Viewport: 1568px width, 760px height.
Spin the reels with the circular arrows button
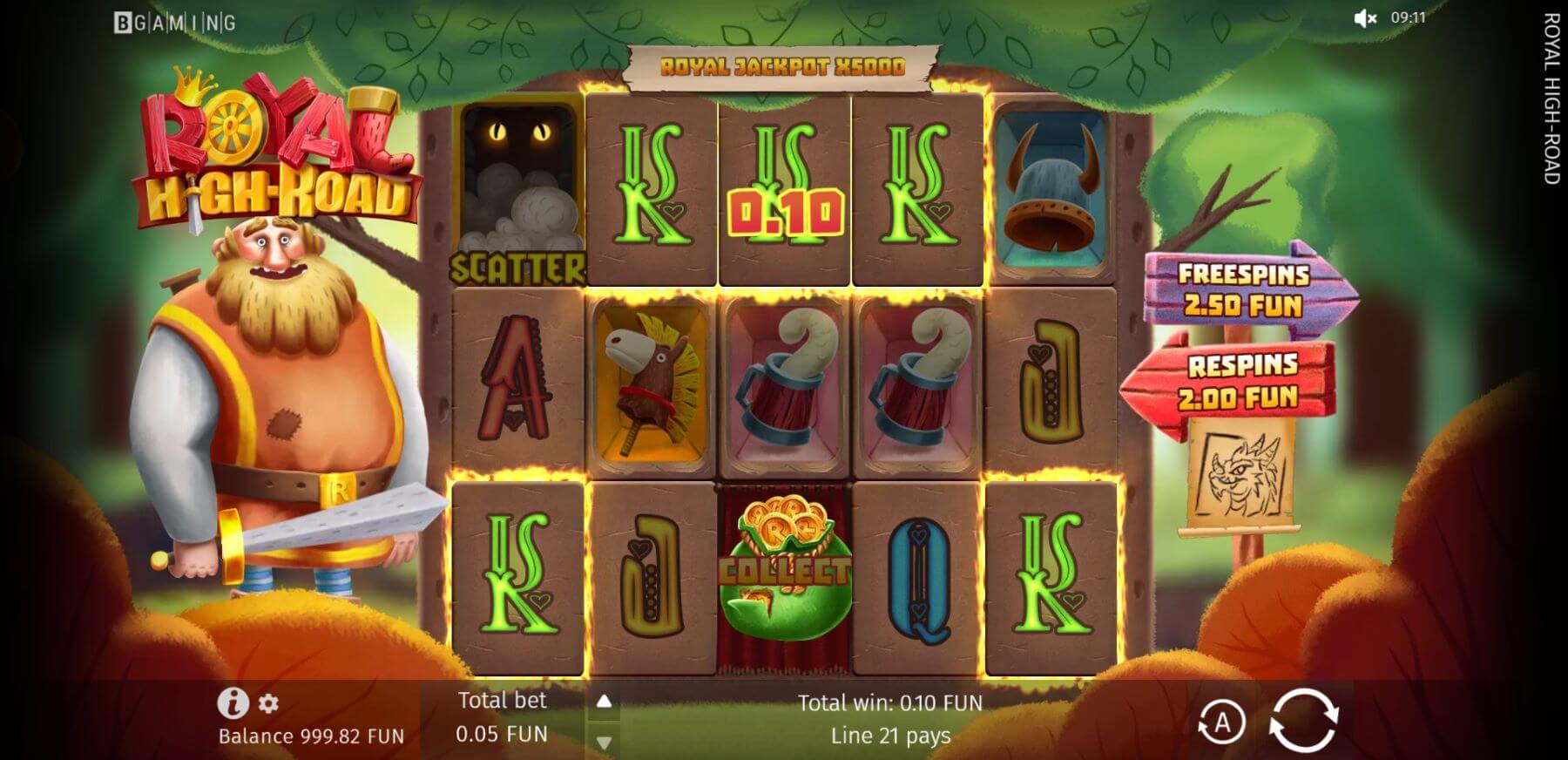tap(1303, 721)
